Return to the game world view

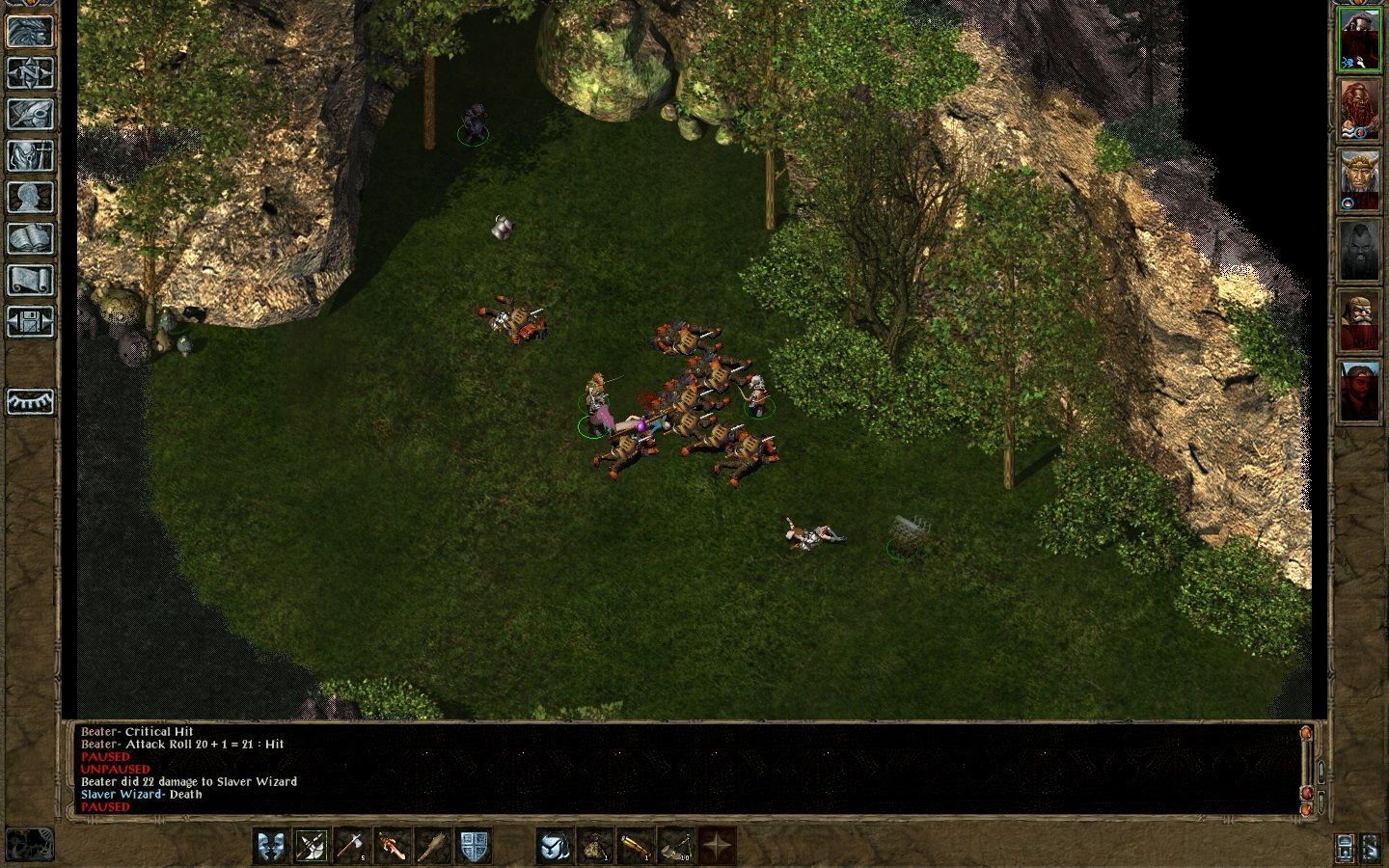pyautogui.click(x=30, y=31)
